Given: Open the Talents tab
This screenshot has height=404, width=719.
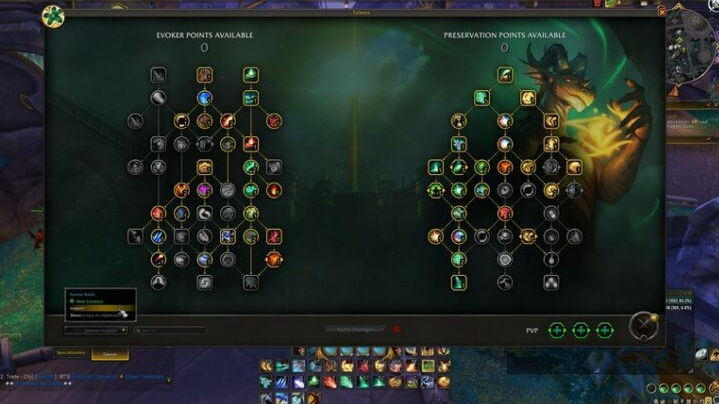Looking at the screenshot, I should (109, 353).
